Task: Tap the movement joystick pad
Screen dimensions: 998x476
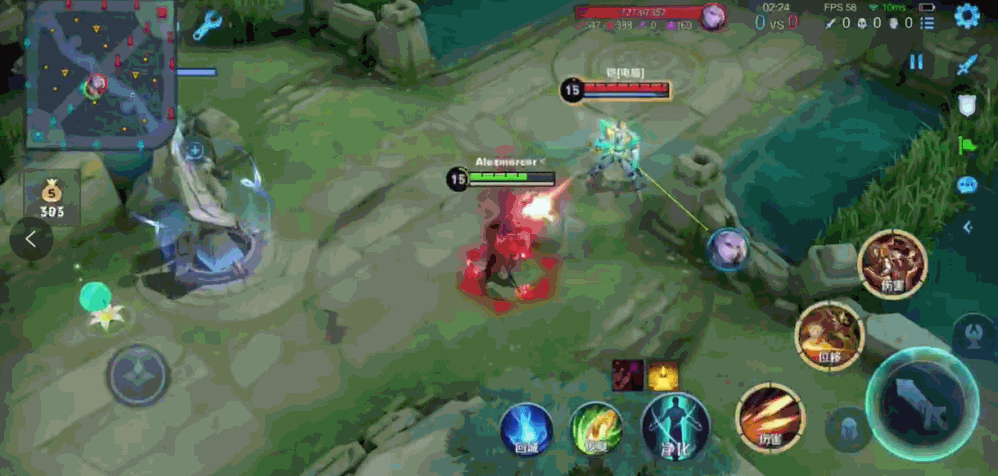Action: [x=137, y=375]
